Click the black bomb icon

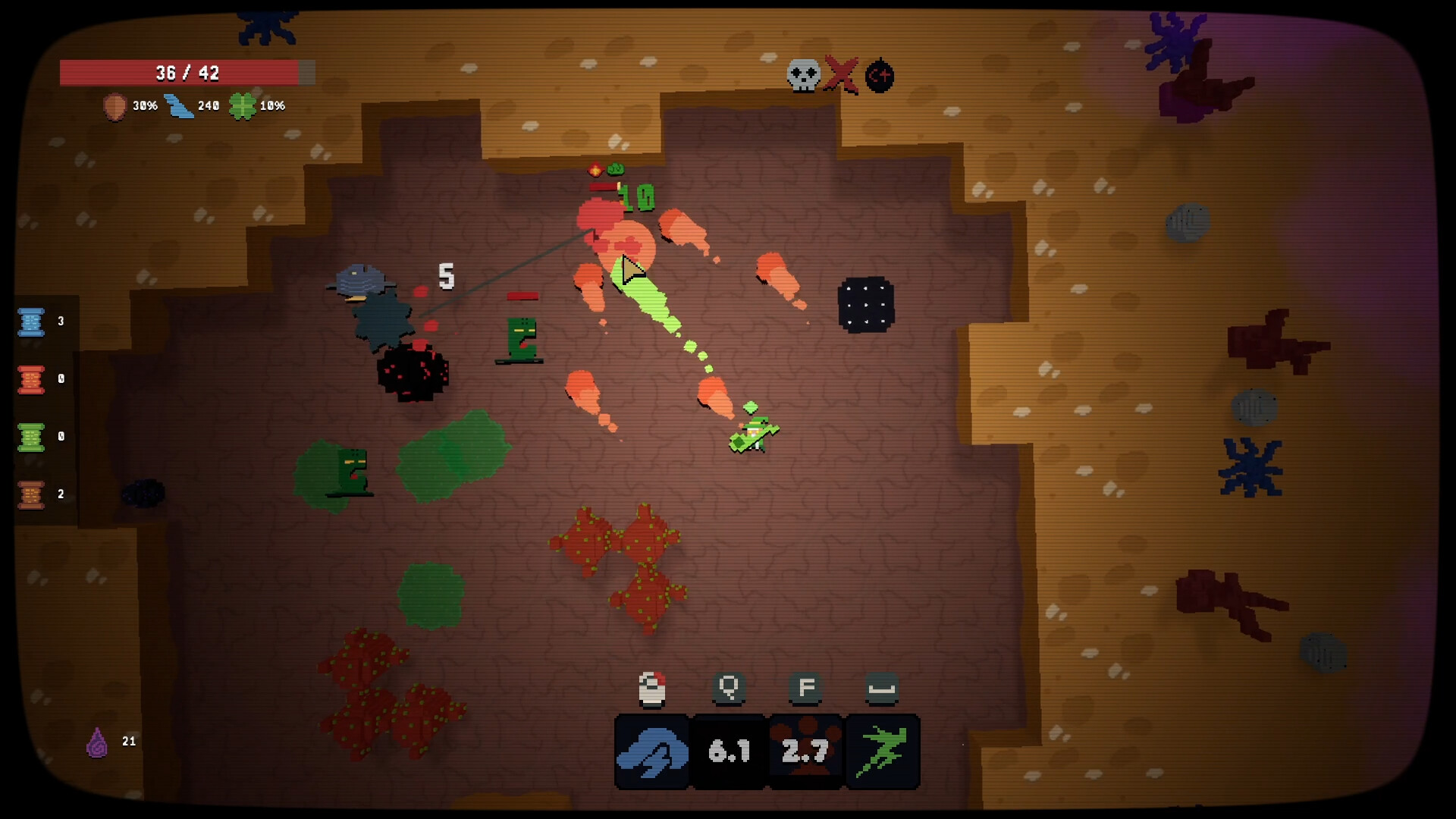pos(880,76)
